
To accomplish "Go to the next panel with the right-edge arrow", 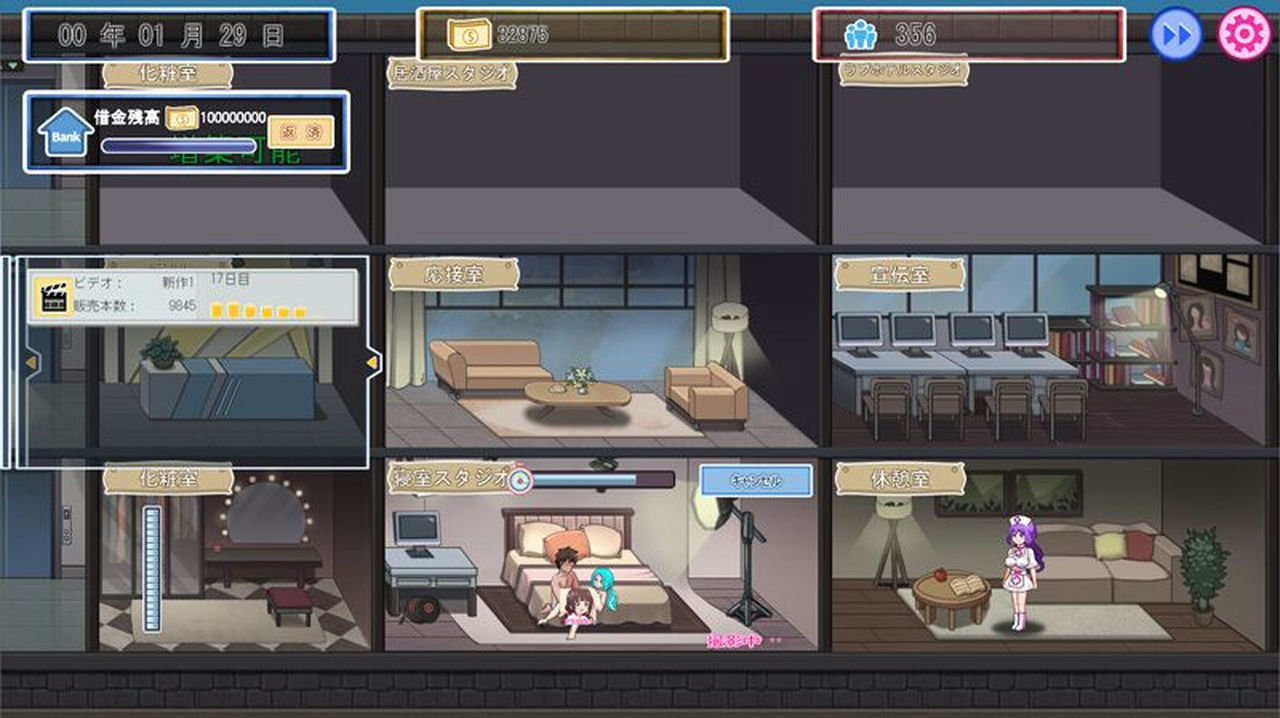I will tap(374, 361).
